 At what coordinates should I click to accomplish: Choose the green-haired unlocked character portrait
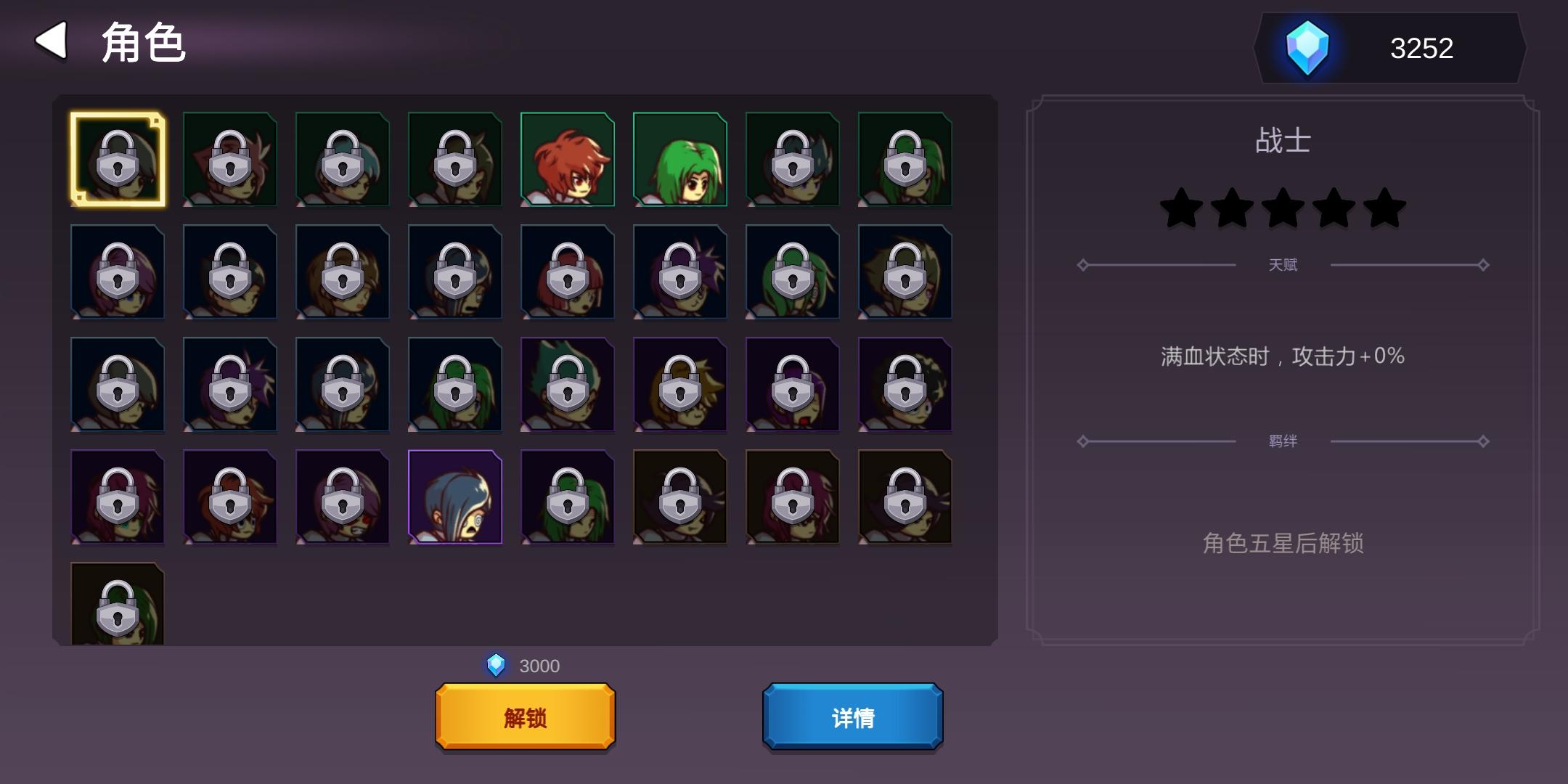pos(679,160)
